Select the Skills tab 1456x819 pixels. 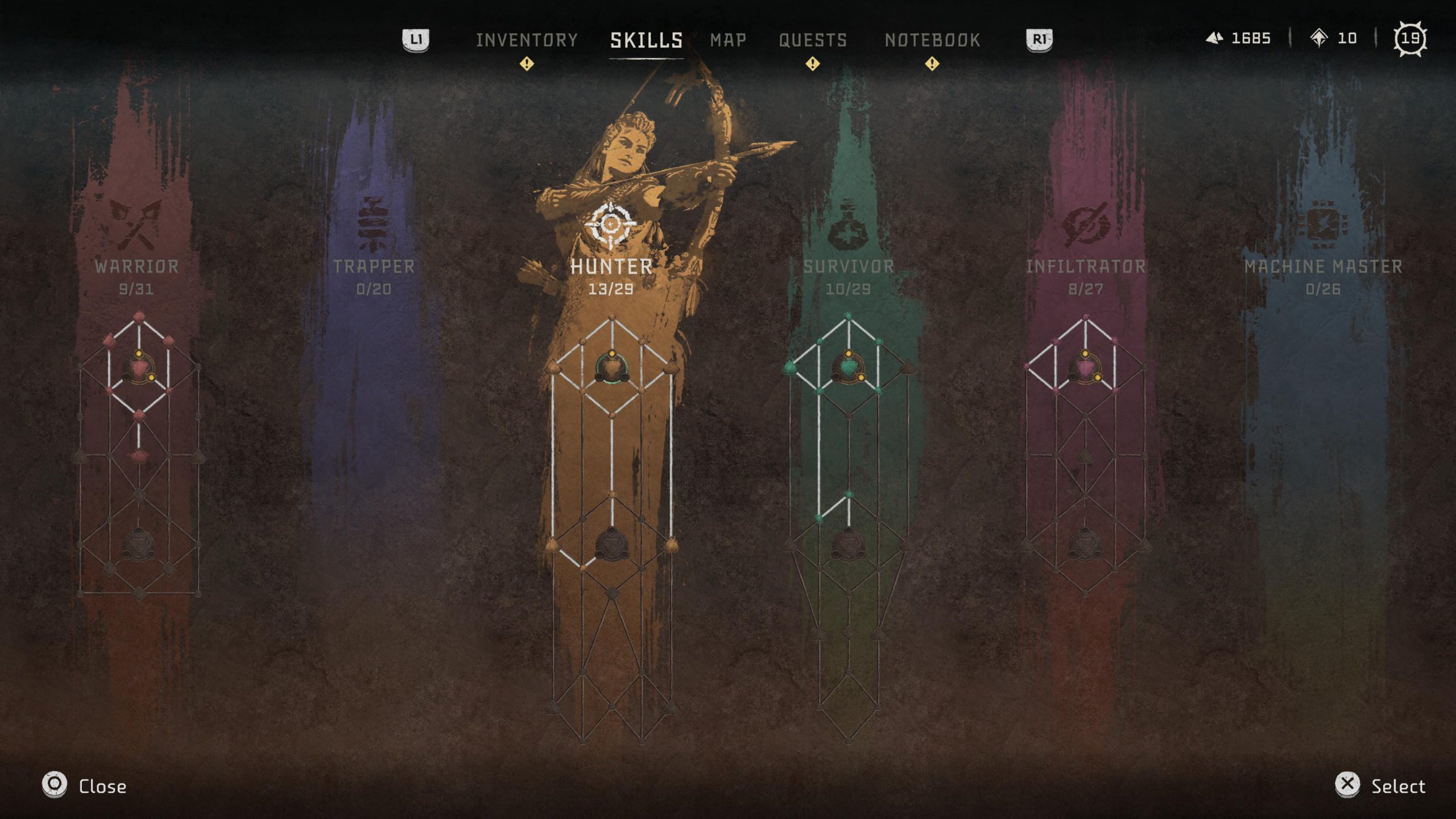(646, 40)
